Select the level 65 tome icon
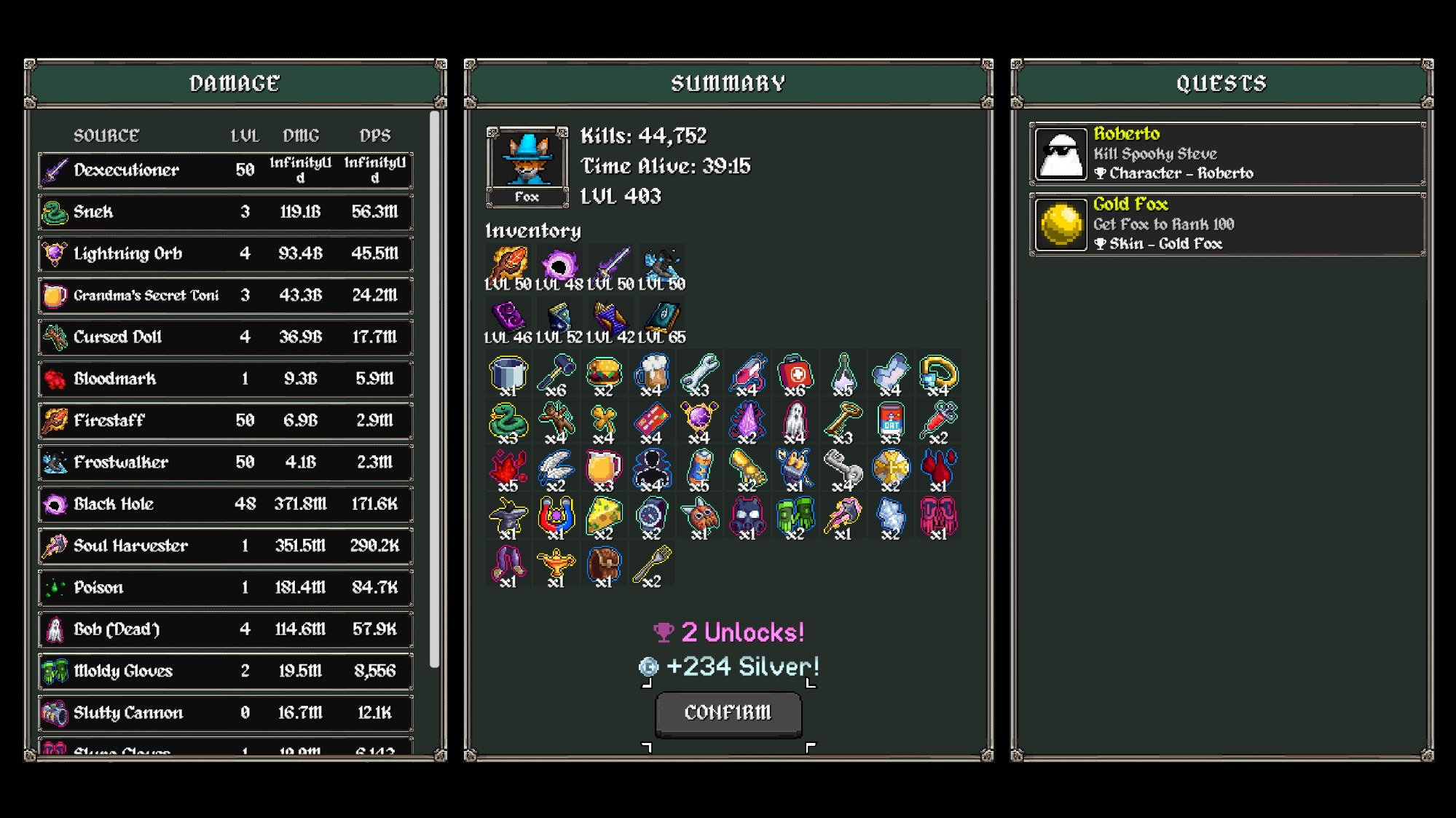 coord(662,318)
